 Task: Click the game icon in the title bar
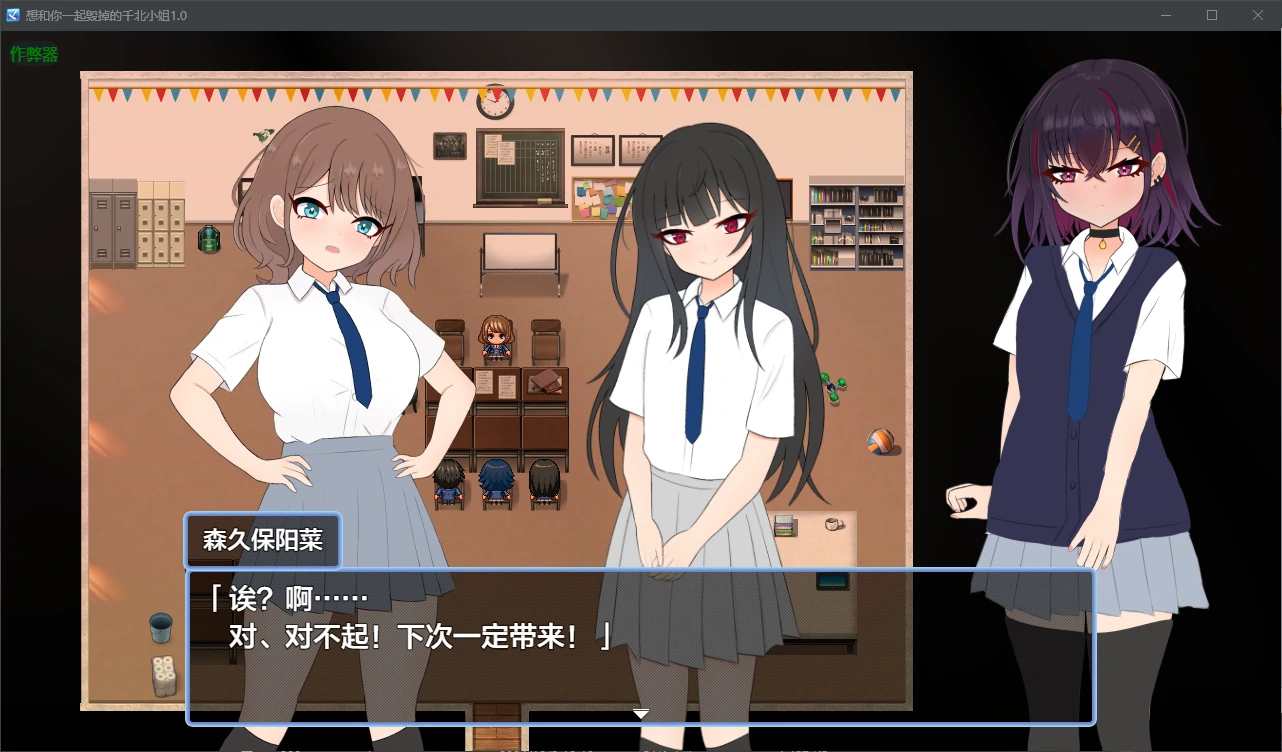point(11,15)
